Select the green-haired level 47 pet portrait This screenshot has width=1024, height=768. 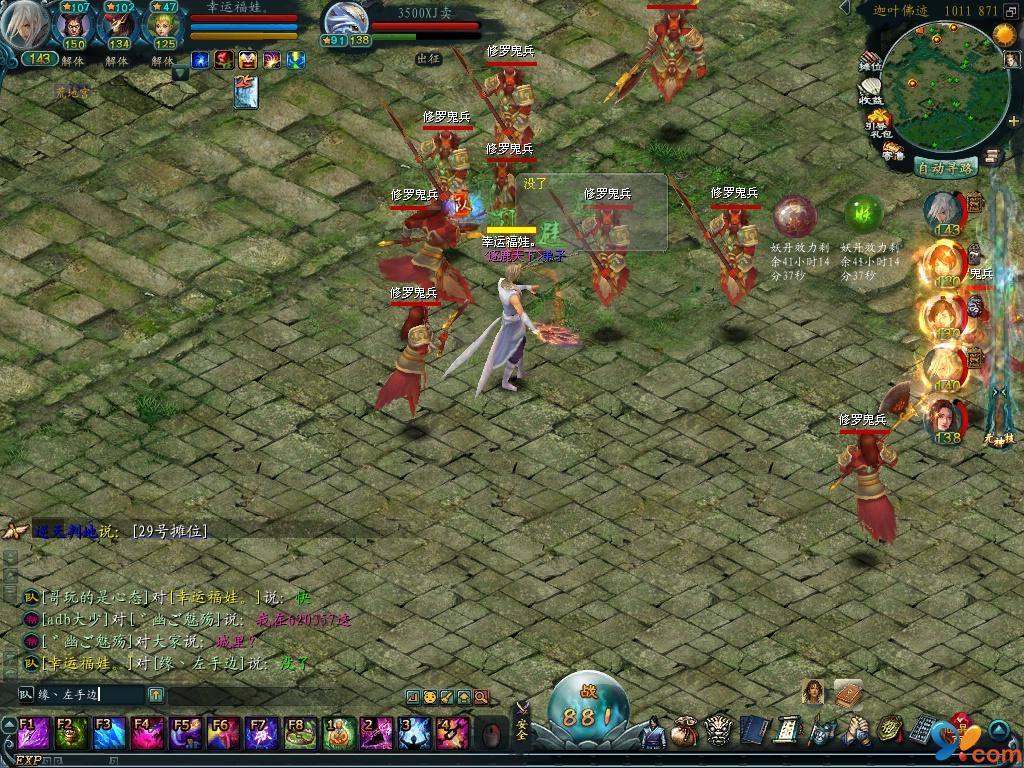[x=163, y=27]
